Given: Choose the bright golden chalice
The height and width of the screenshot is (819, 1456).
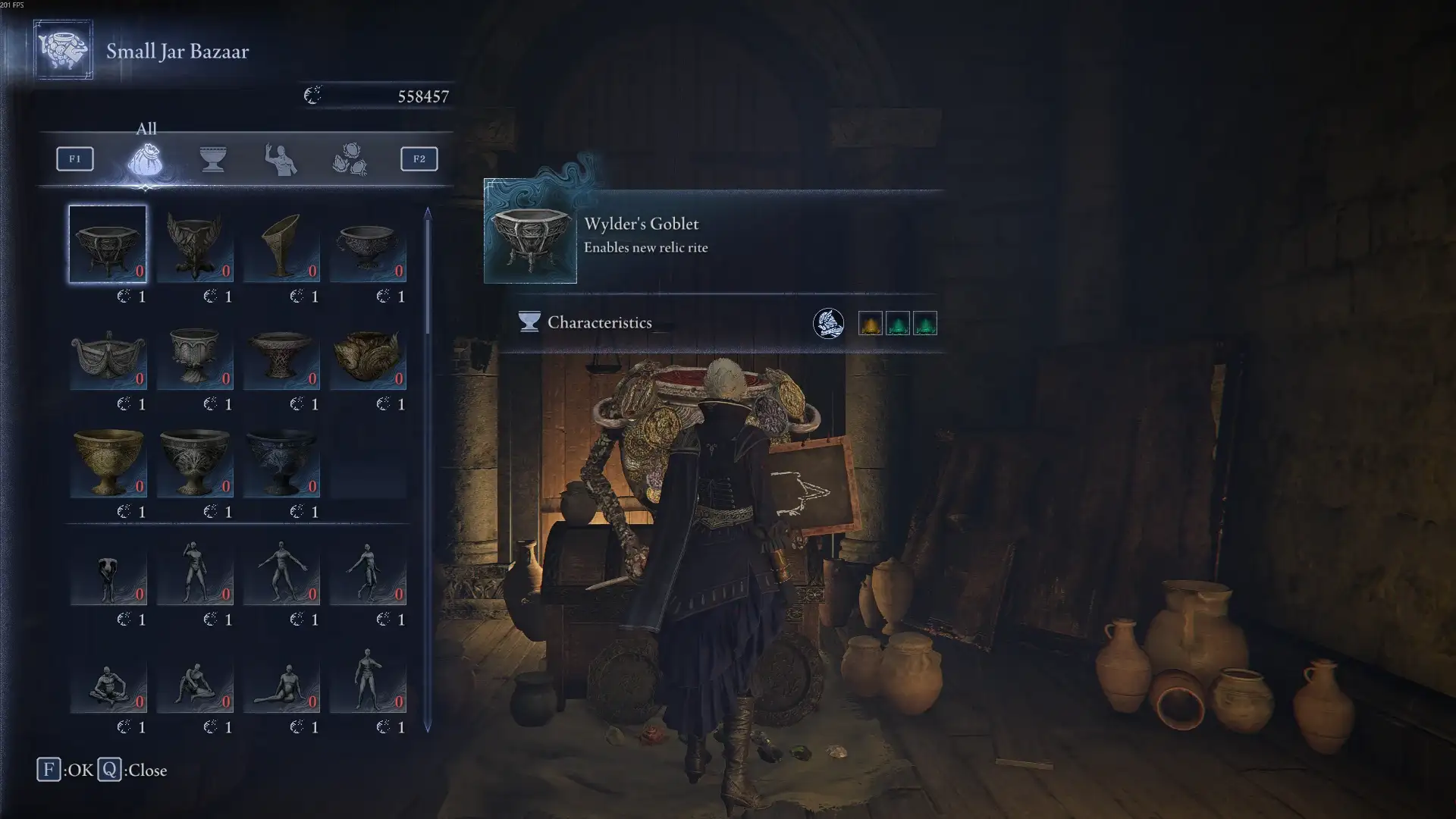Looking at the screenshot, I should (108, 461).
